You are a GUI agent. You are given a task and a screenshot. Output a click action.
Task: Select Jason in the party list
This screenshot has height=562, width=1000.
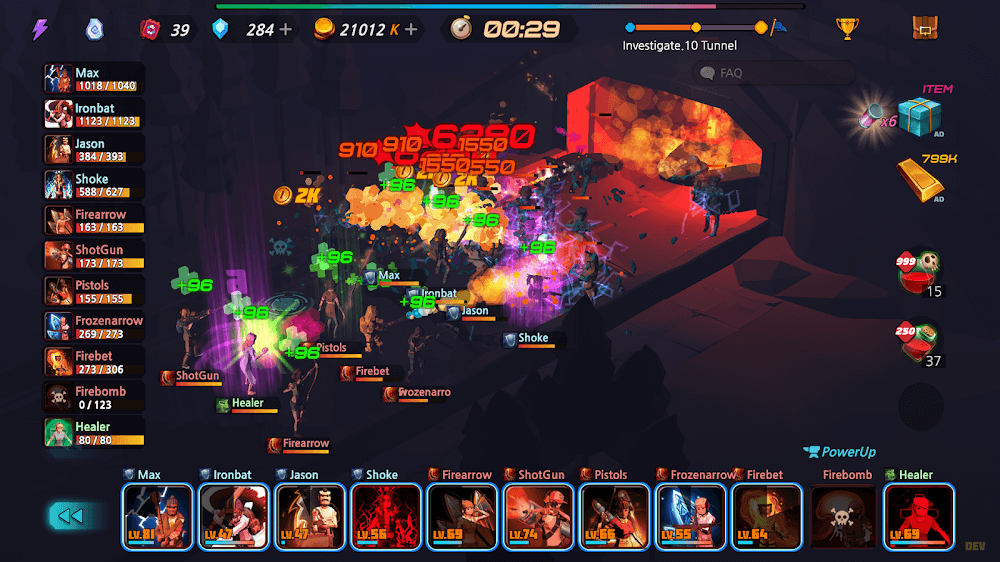point(94,149)
